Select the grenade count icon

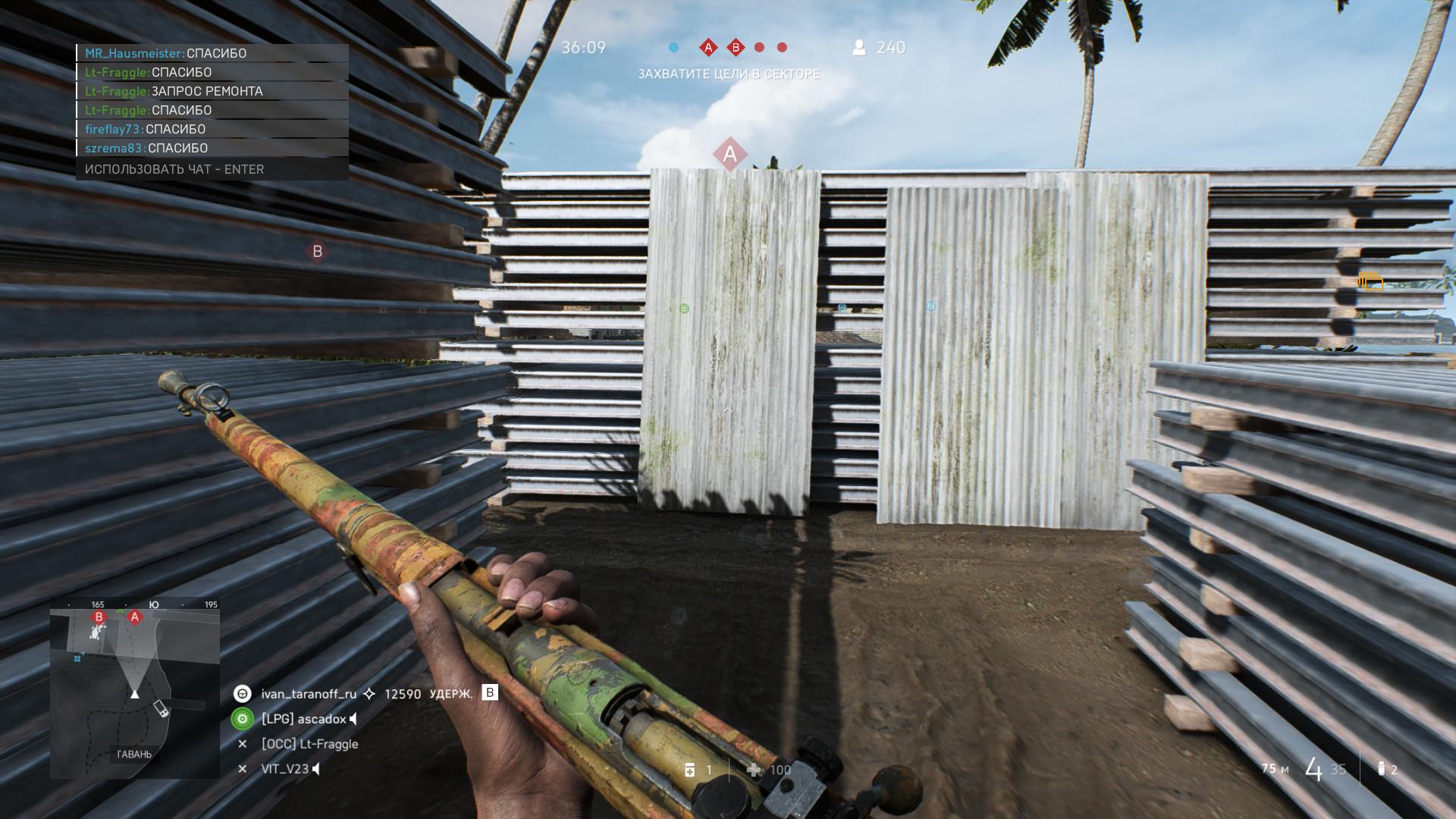[1381, 769]
